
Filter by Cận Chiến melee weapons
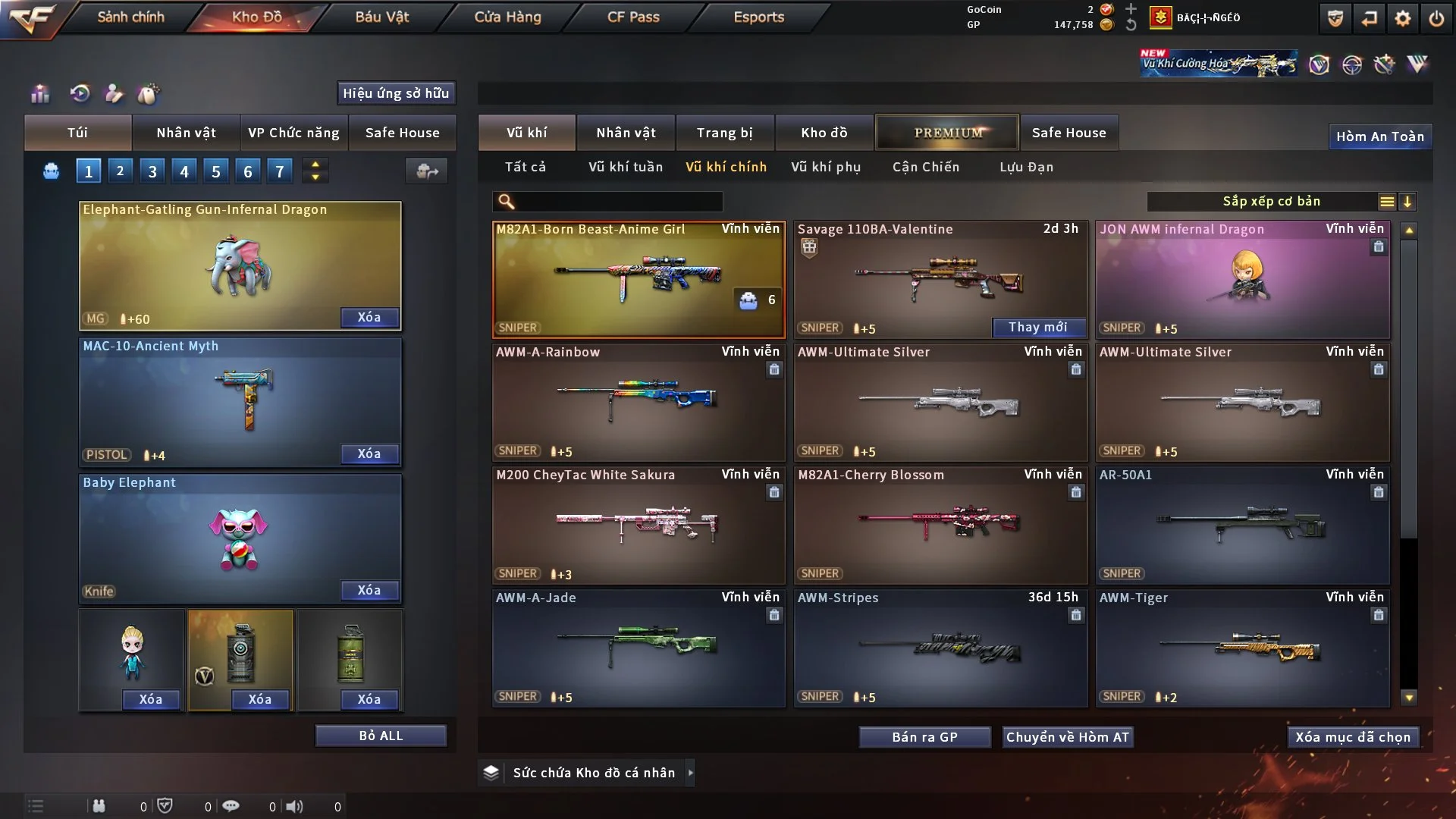point(925,167)
